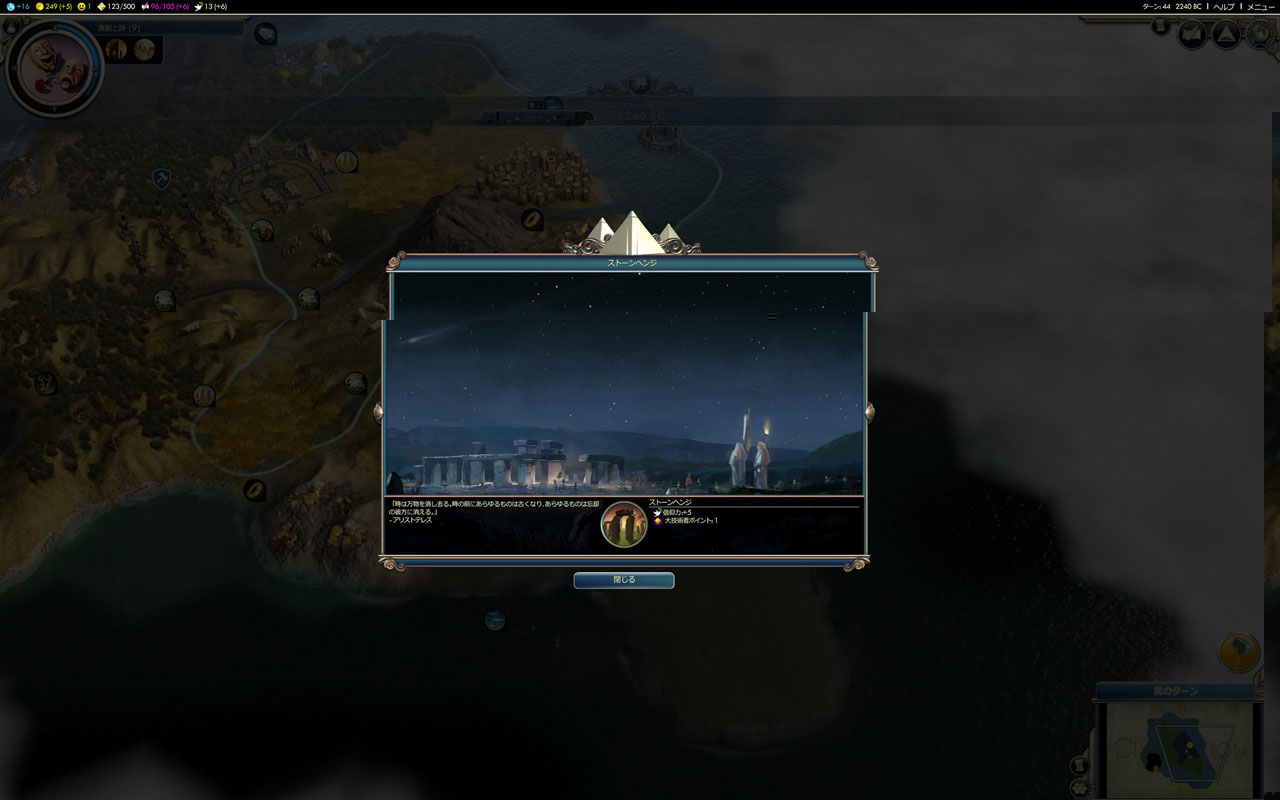This screenshot has height=800, width=1280.
Task: Open the faith dove counter
Action: coord(211,6)
